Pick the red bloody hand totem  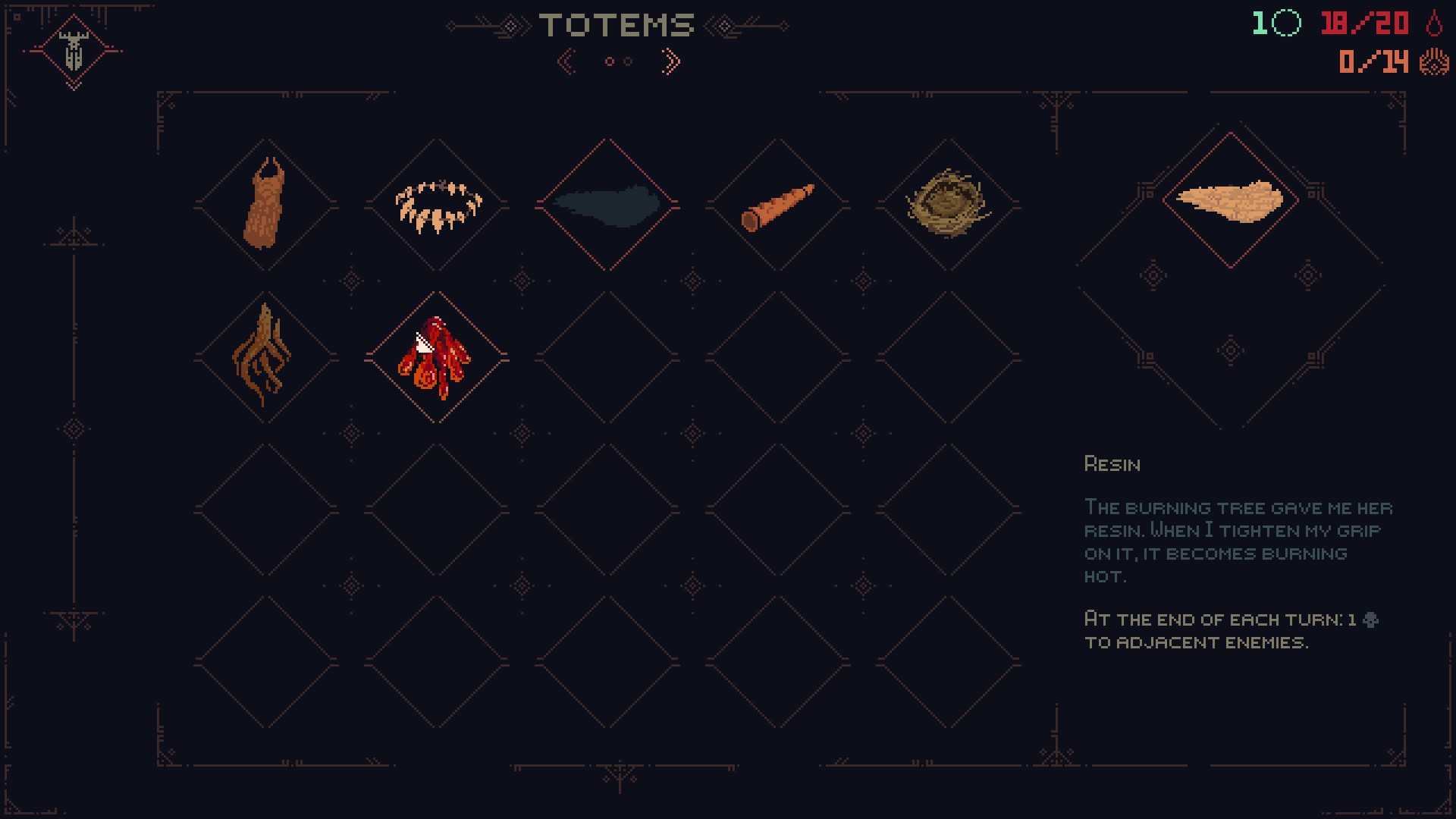point(437,356)
